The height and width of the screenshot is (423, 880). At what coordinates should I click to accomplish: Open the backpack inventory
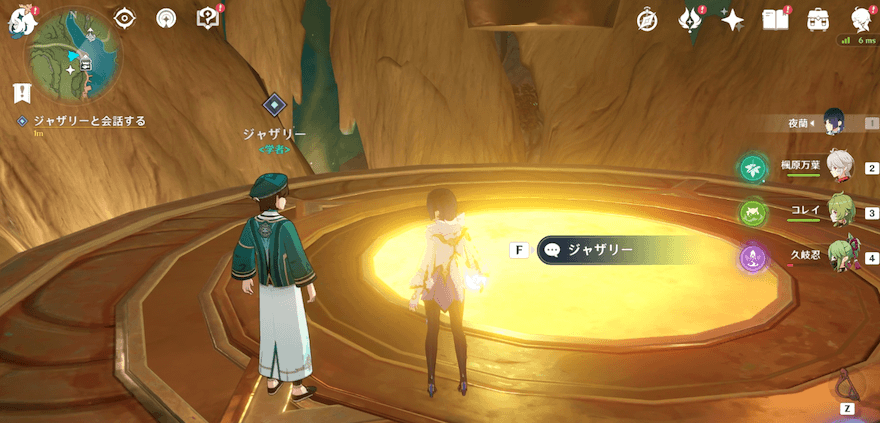pos(817,19)
